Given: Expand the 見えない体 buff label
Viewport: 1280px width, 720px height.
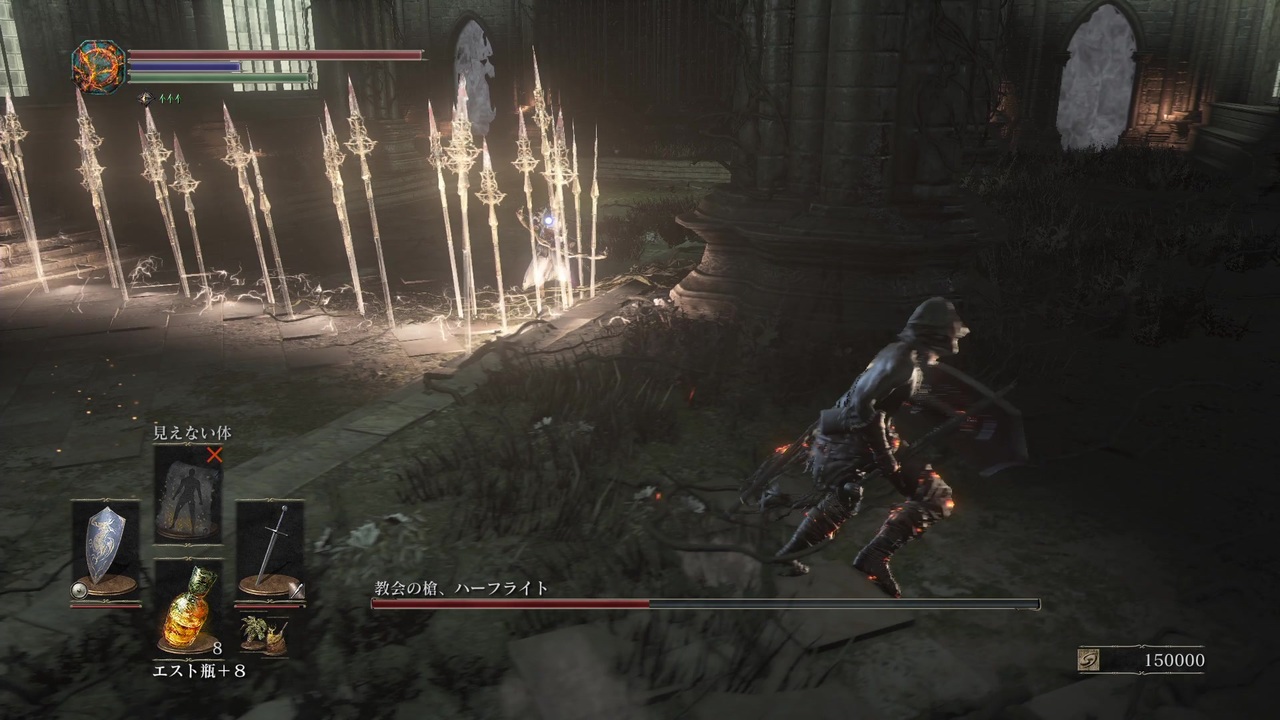Looking at the screenshot, I should tap(190, 434).
